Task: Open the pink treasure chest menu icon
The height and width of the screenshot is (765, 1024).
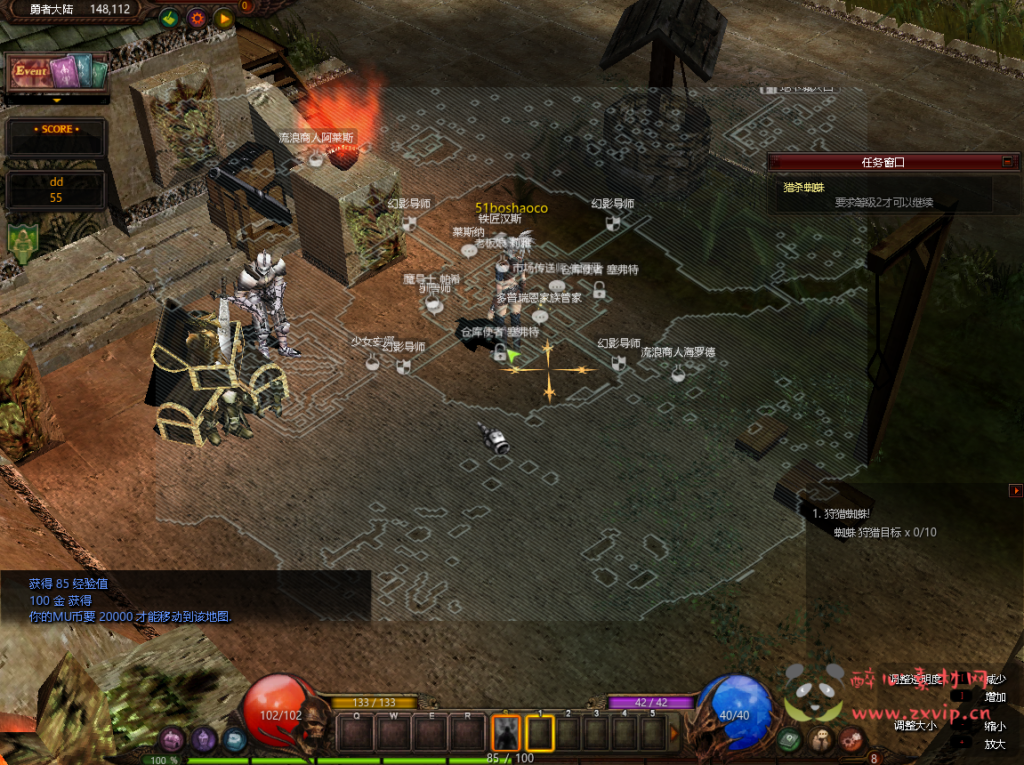Action: [x=172, y=740]
